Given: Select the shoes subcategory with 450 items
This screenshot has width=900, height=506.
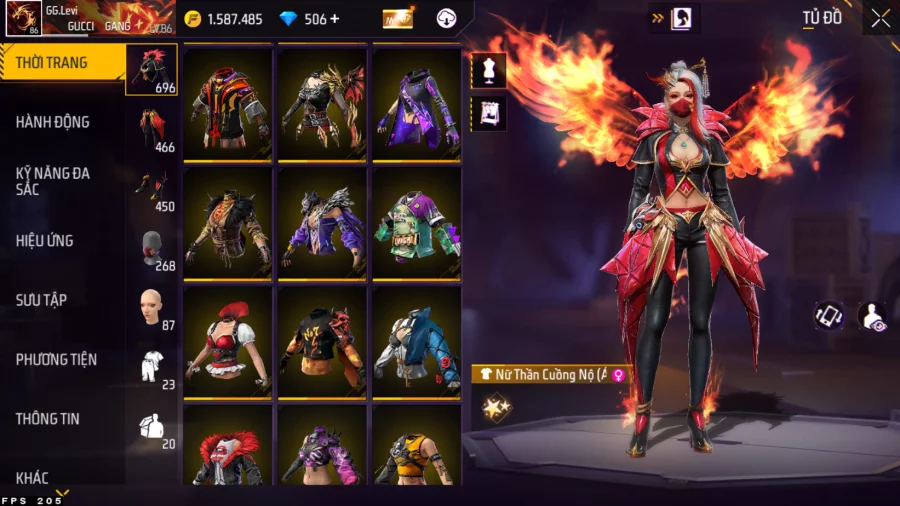Looking at the screenshot, I should click(x=152, y=190).
